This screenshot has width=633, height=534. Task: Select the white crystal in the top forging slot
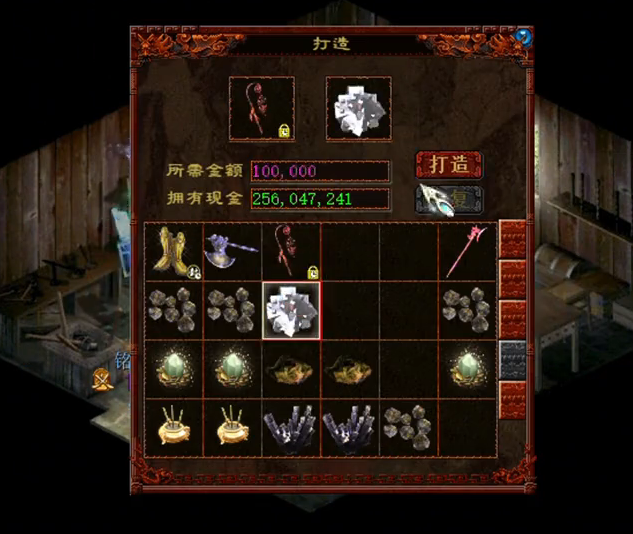click(358, 107)
